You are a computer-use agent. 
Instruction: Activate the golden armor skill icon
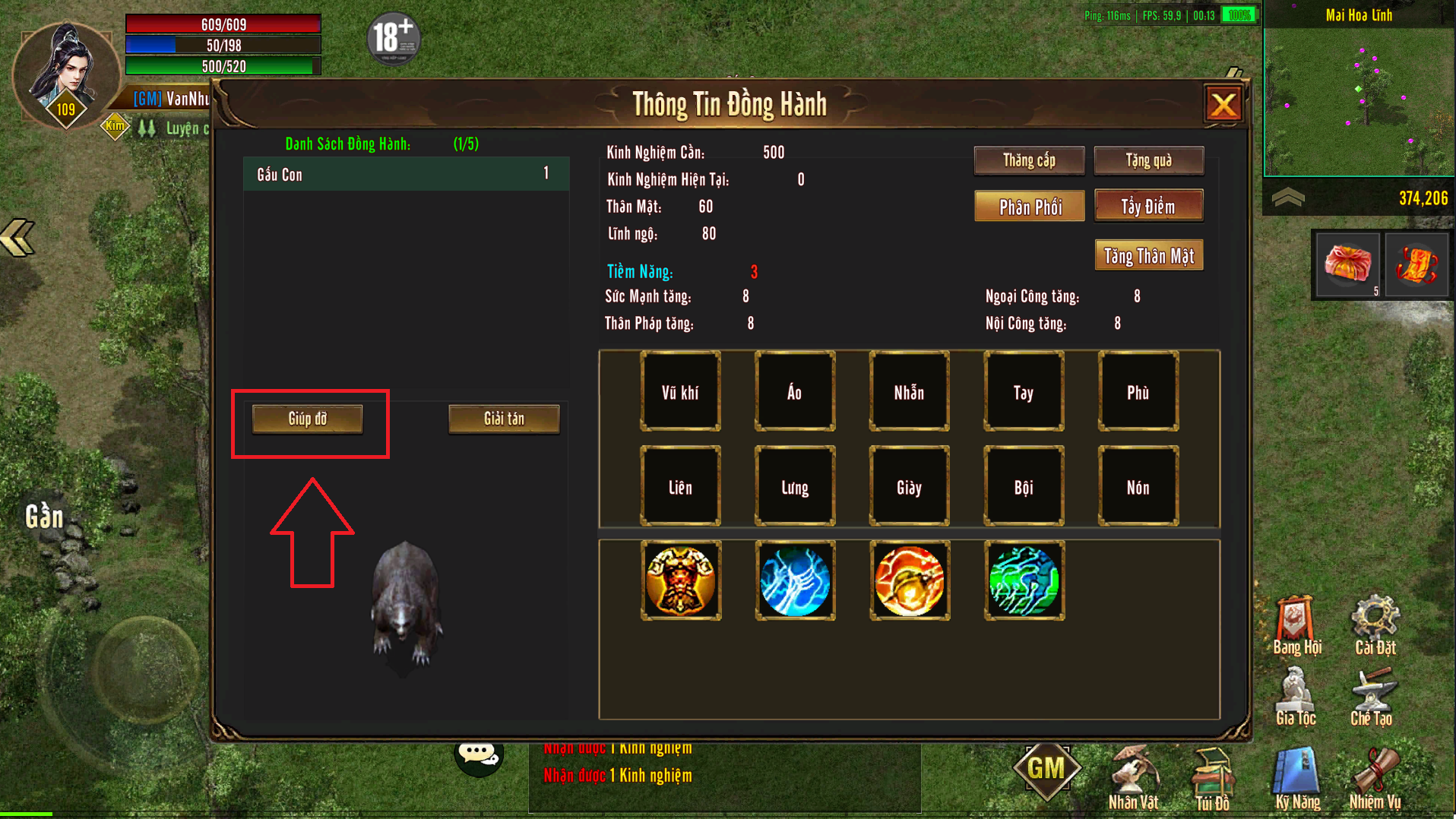point(681,580)
